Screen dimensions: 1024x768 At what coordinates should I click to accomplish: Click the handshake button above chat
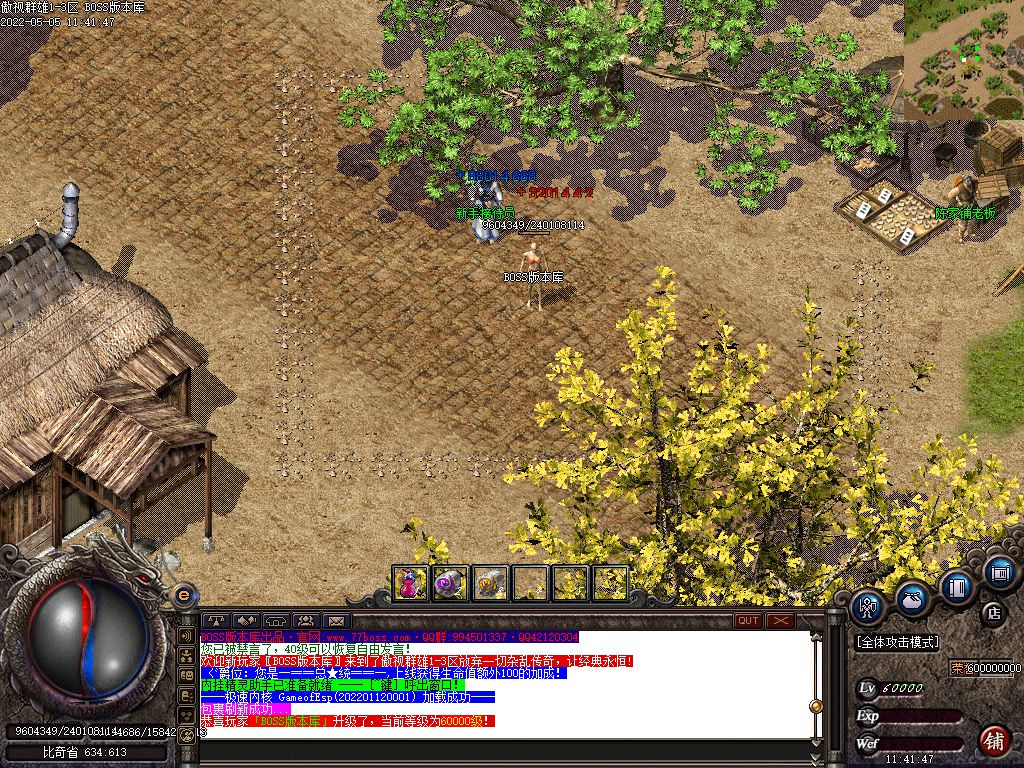pyautogui.click(x=246, y=621)
